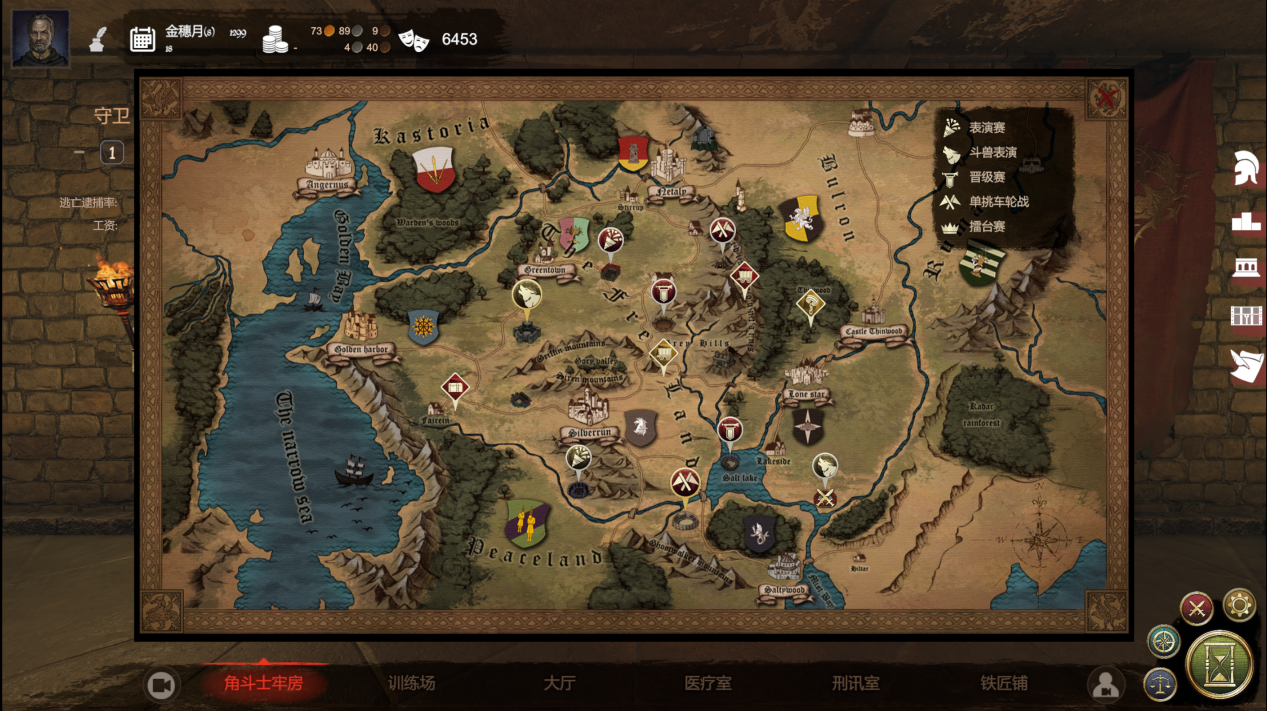Viewport: 1267px width, 711px height.
Task: Click the blue scales button
Action: (x=1159, y=684)
